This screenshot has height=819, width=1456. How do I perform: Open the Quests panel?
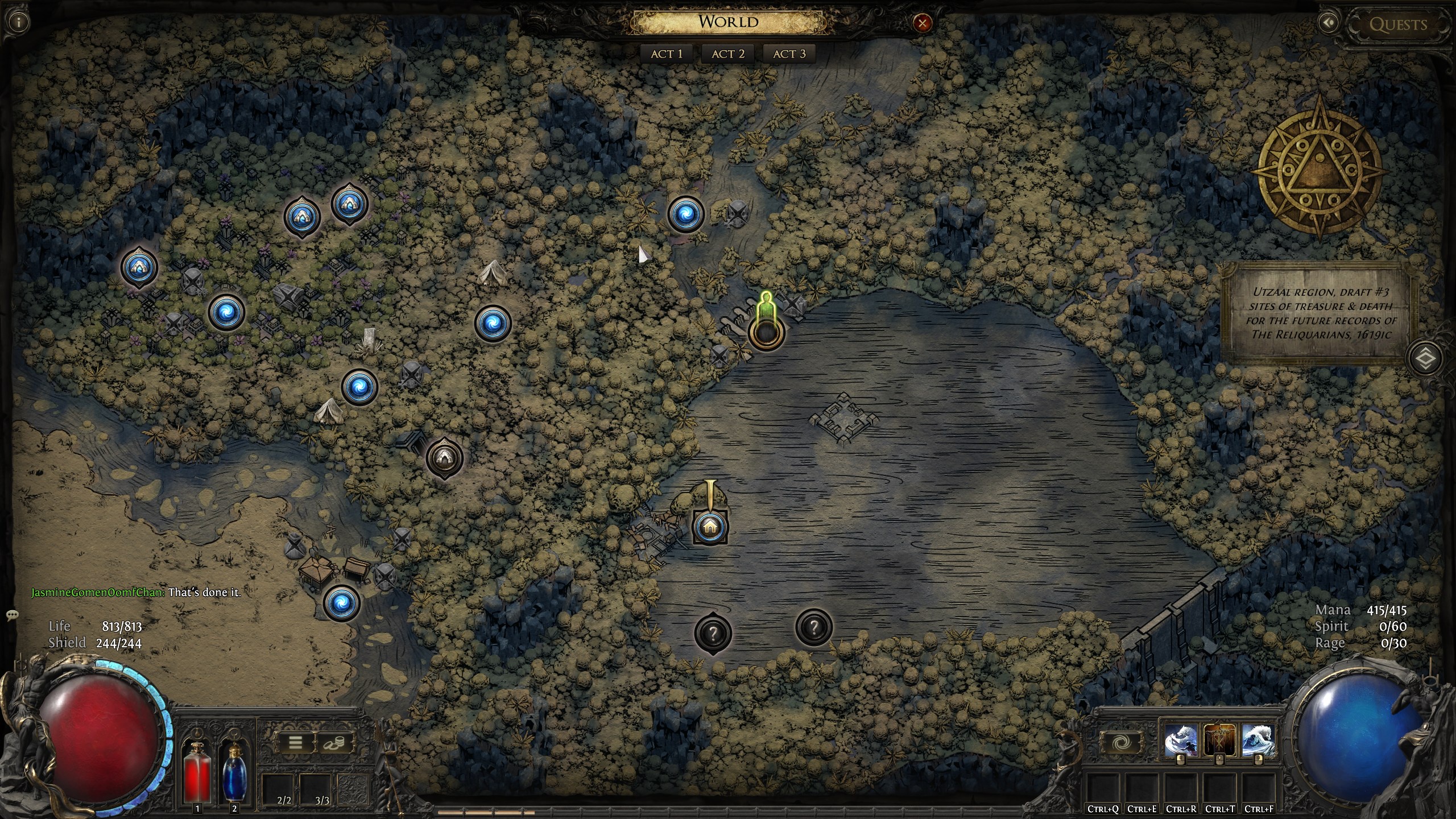(1398, 24)
